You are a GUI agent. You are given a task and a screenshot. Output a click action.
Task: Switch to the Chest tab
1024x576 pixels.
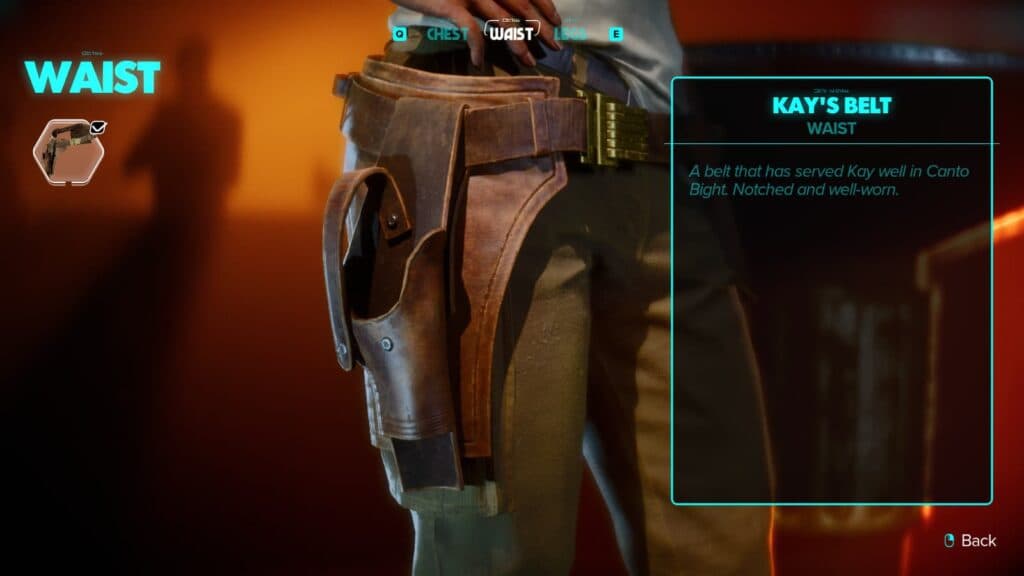point(447,33)
